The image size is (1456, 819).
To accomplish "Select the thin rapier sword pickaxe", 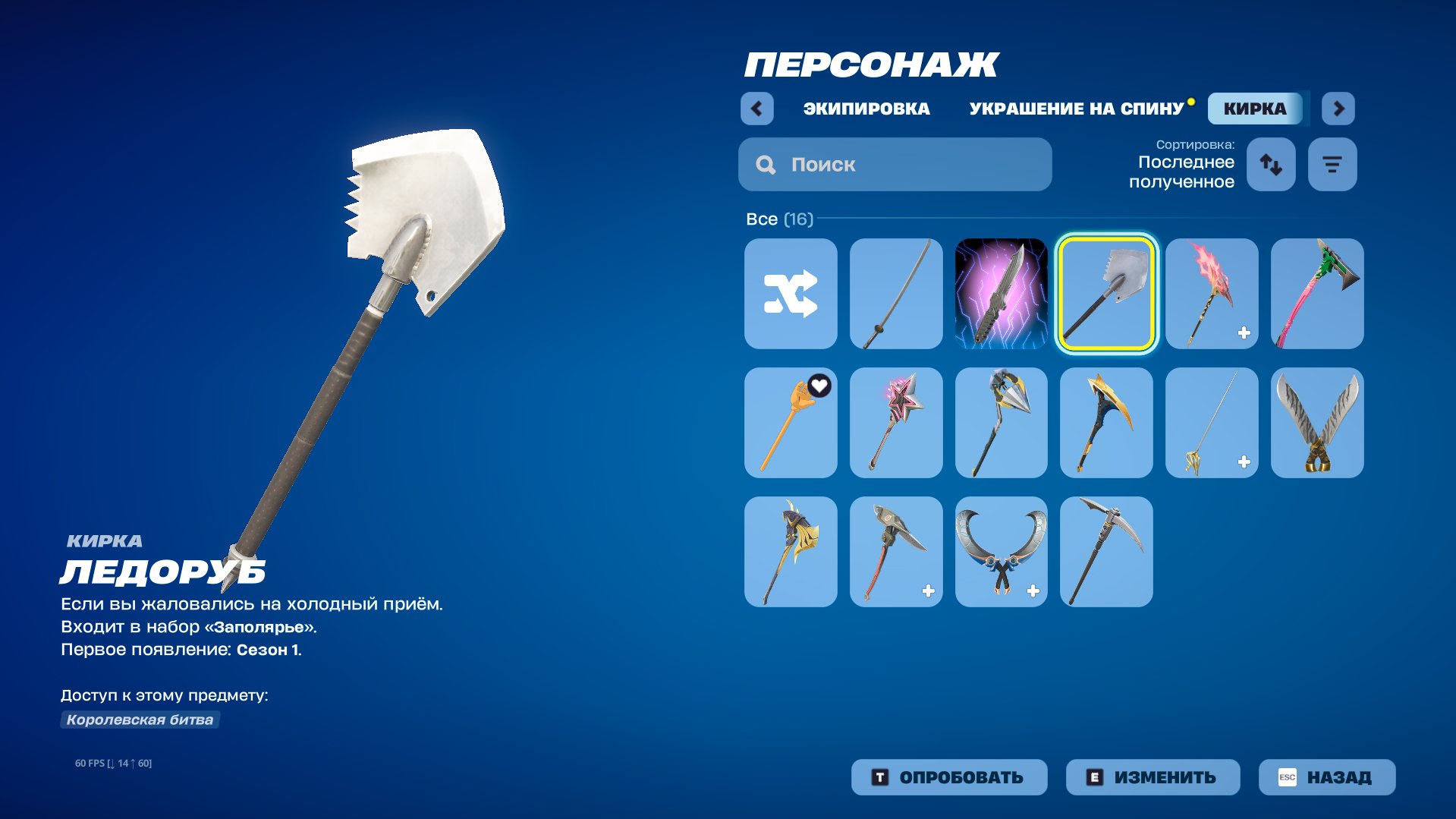I will 1211,423.
